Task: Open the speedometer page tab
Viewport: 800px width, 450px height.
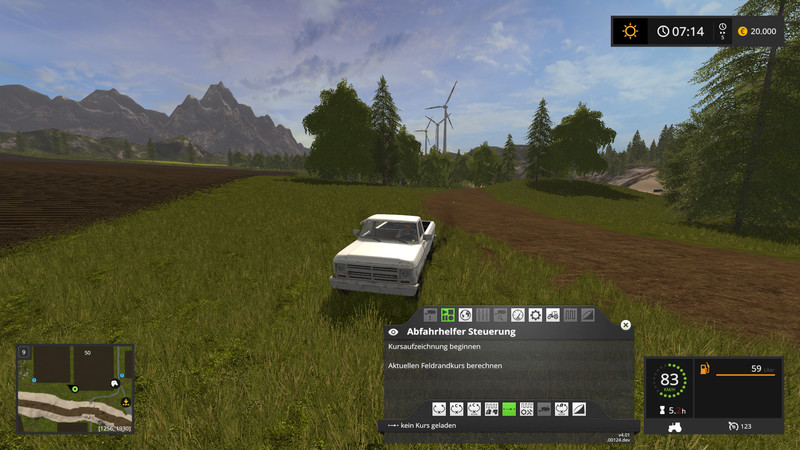Action: pos(518,315)
